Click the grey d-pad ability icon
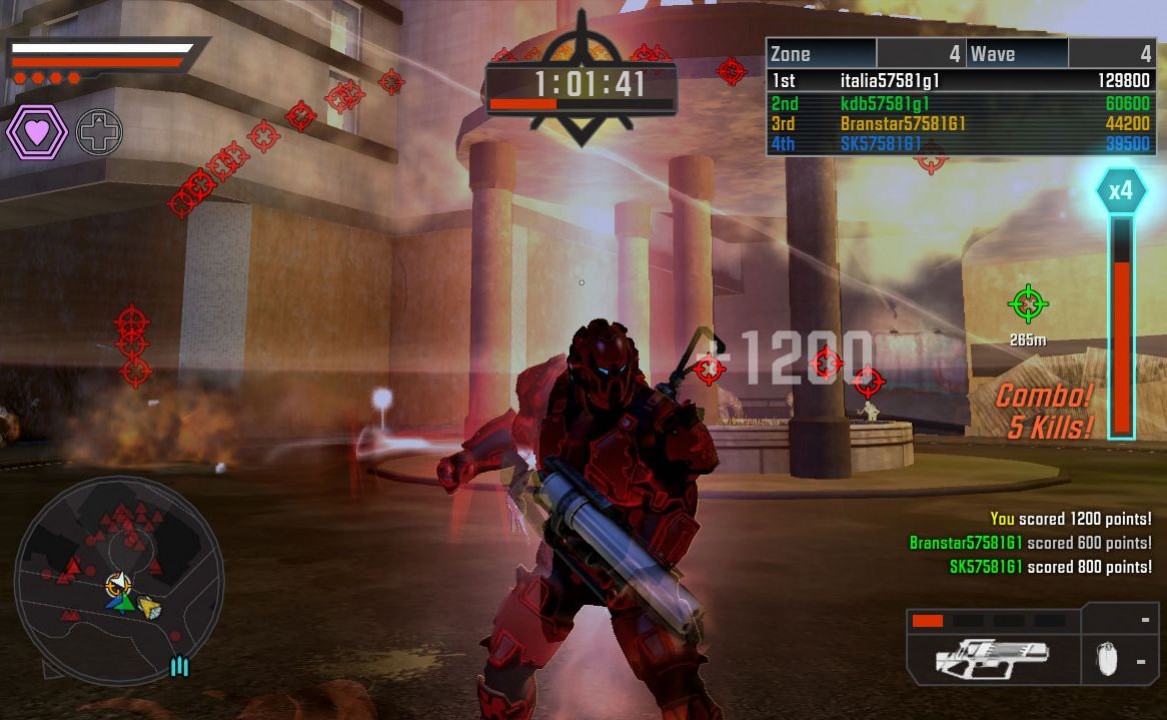Viewport: 1167px width, 720px height. 99,132
